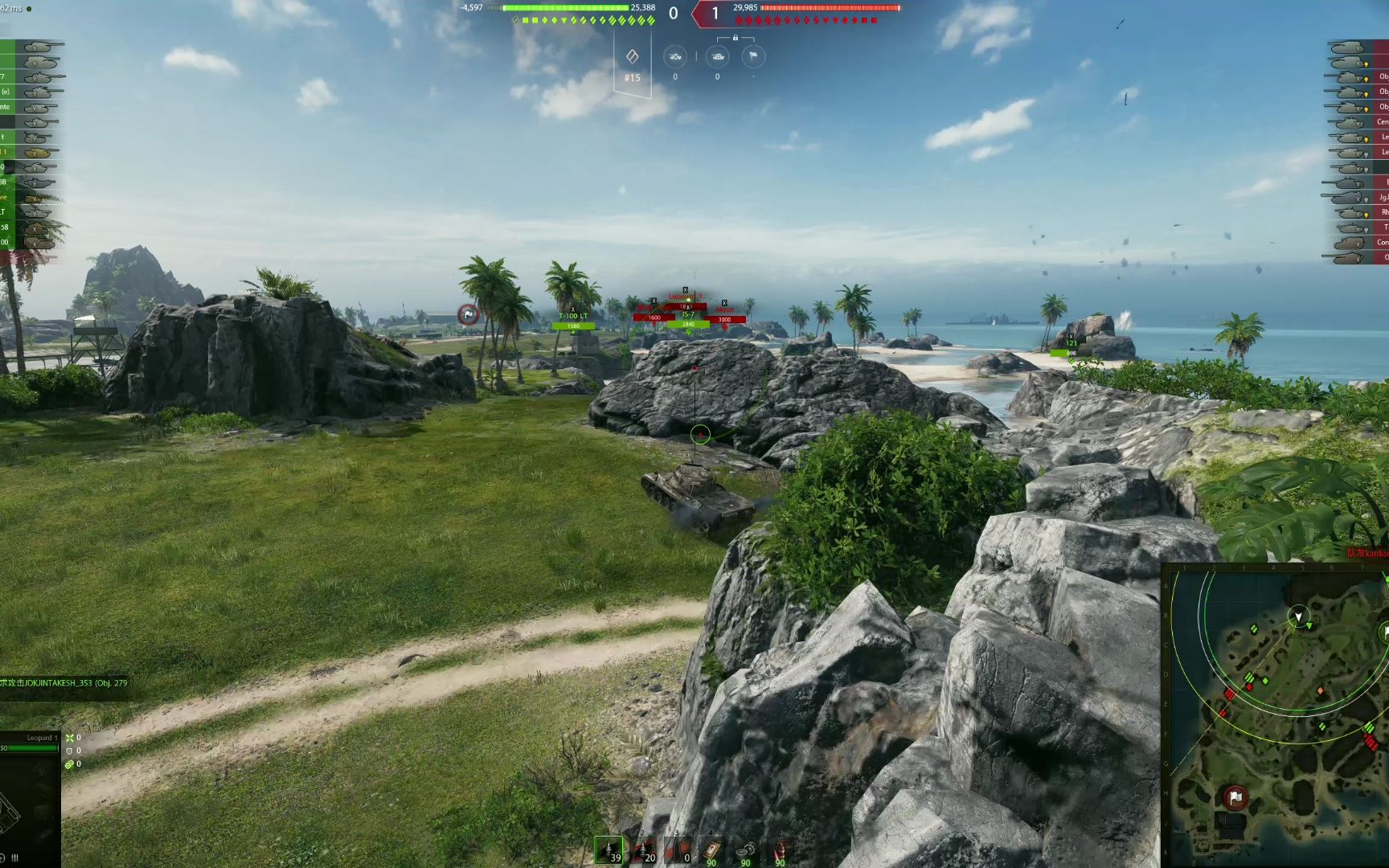Use the first aid kit consumable
This screenshot has height=868, width=1389.
[711, 850]
